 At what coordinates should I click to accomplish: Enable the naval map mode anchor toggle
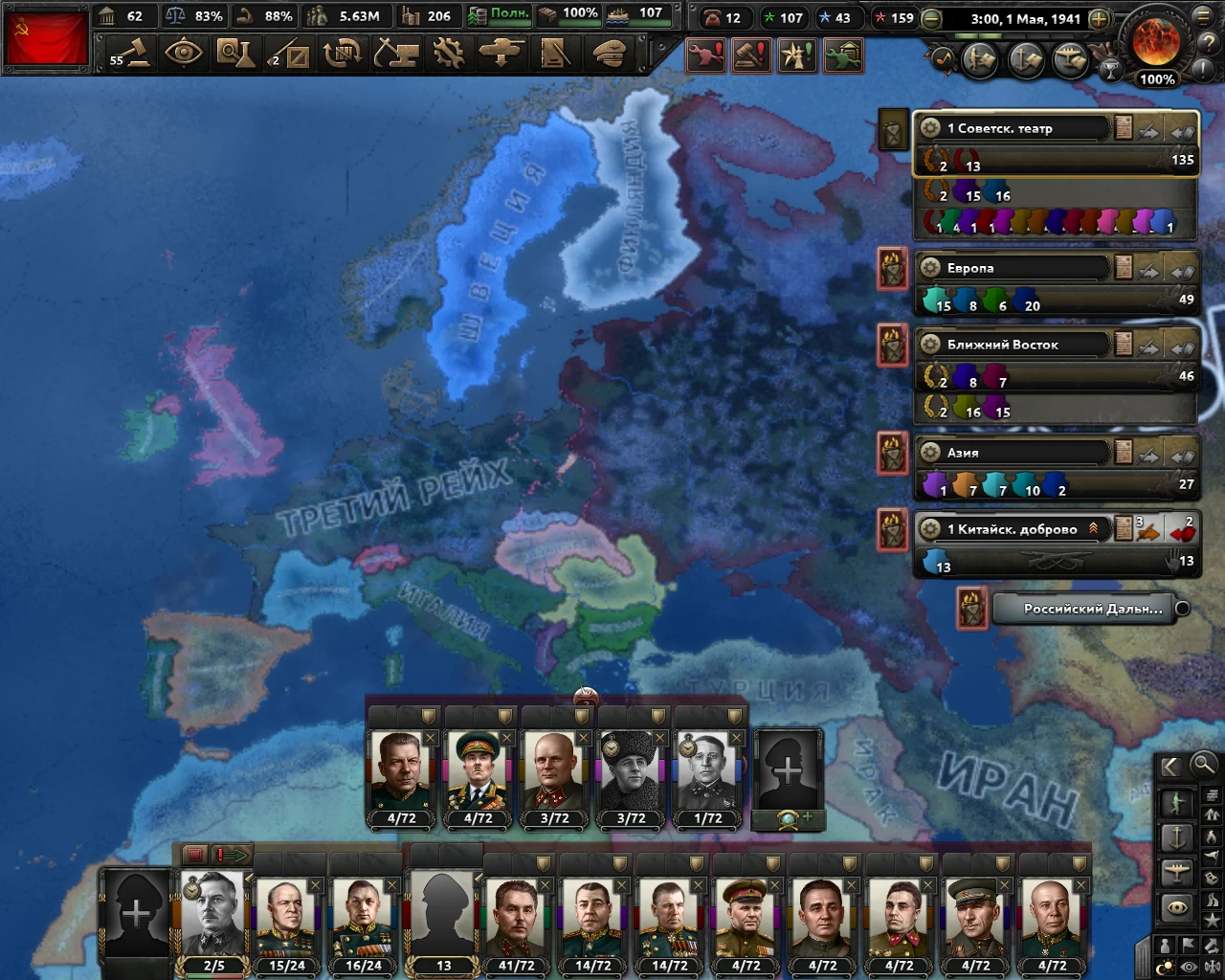click(x=1177, y=837)
